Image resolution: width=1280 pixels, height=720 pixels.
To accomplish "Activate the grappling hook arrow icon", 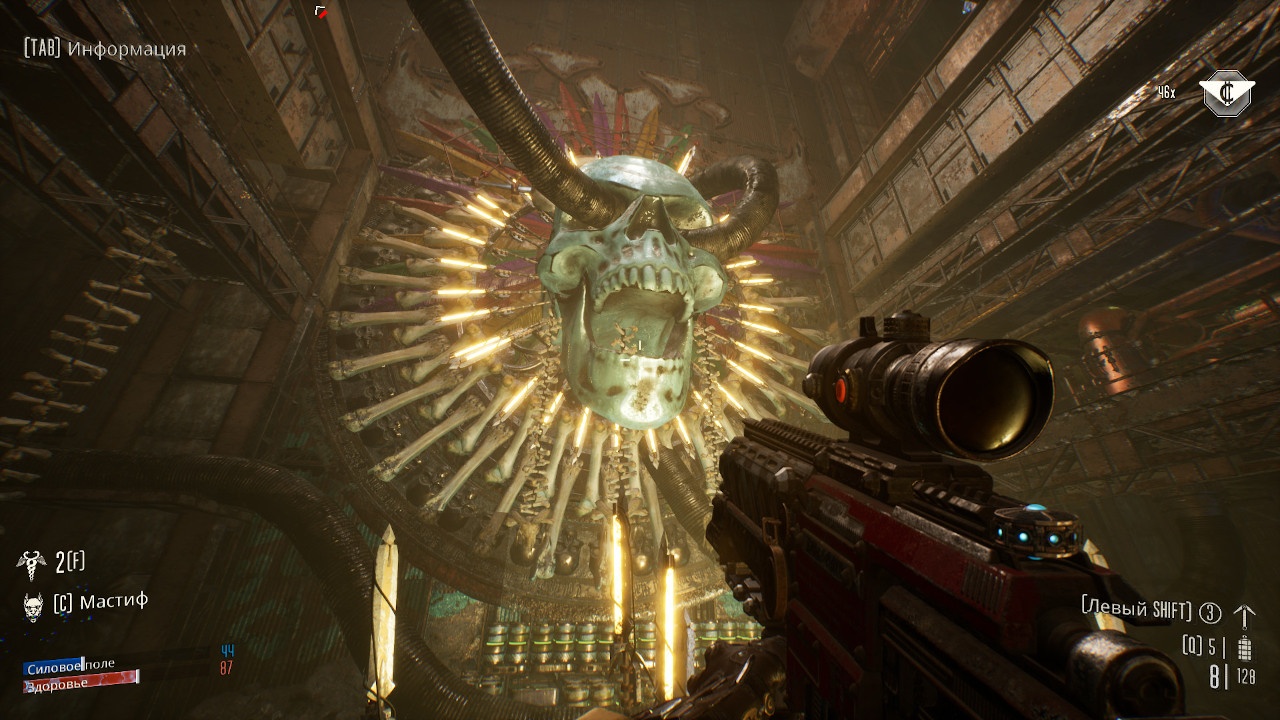I will click(x=1244, y=614).
